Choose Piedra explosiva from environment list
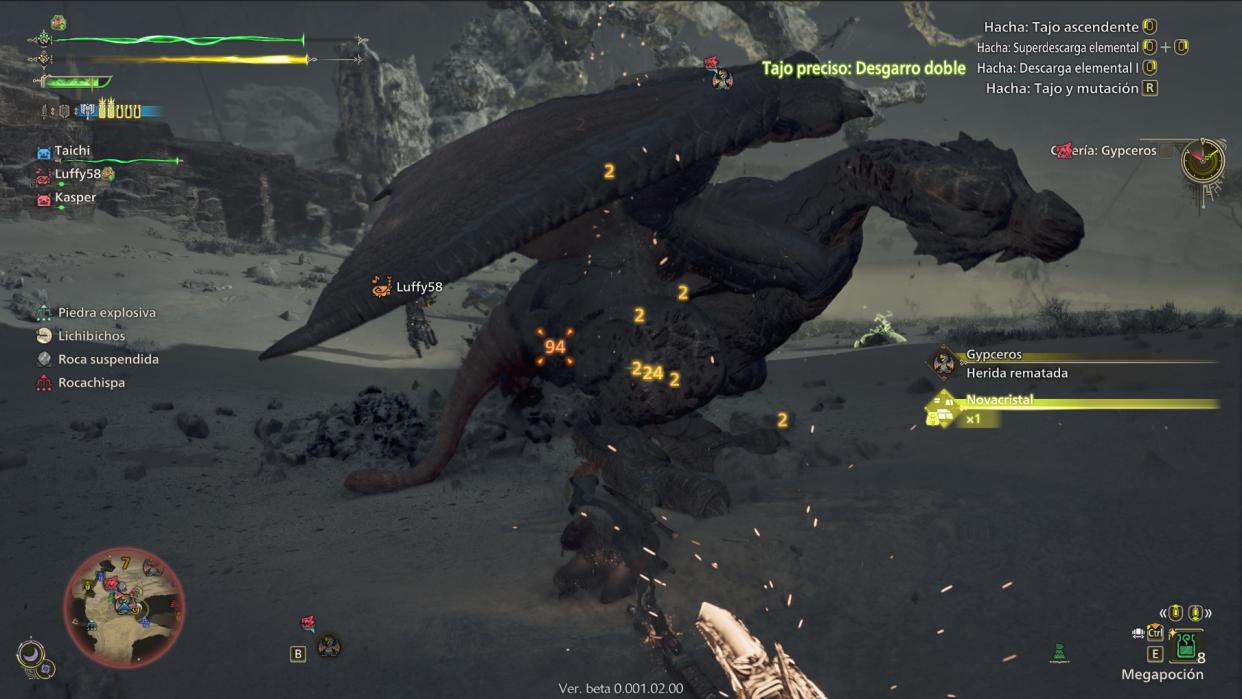Image resolution: width=1242 pixels, height=699 pixels. (106, 313)
